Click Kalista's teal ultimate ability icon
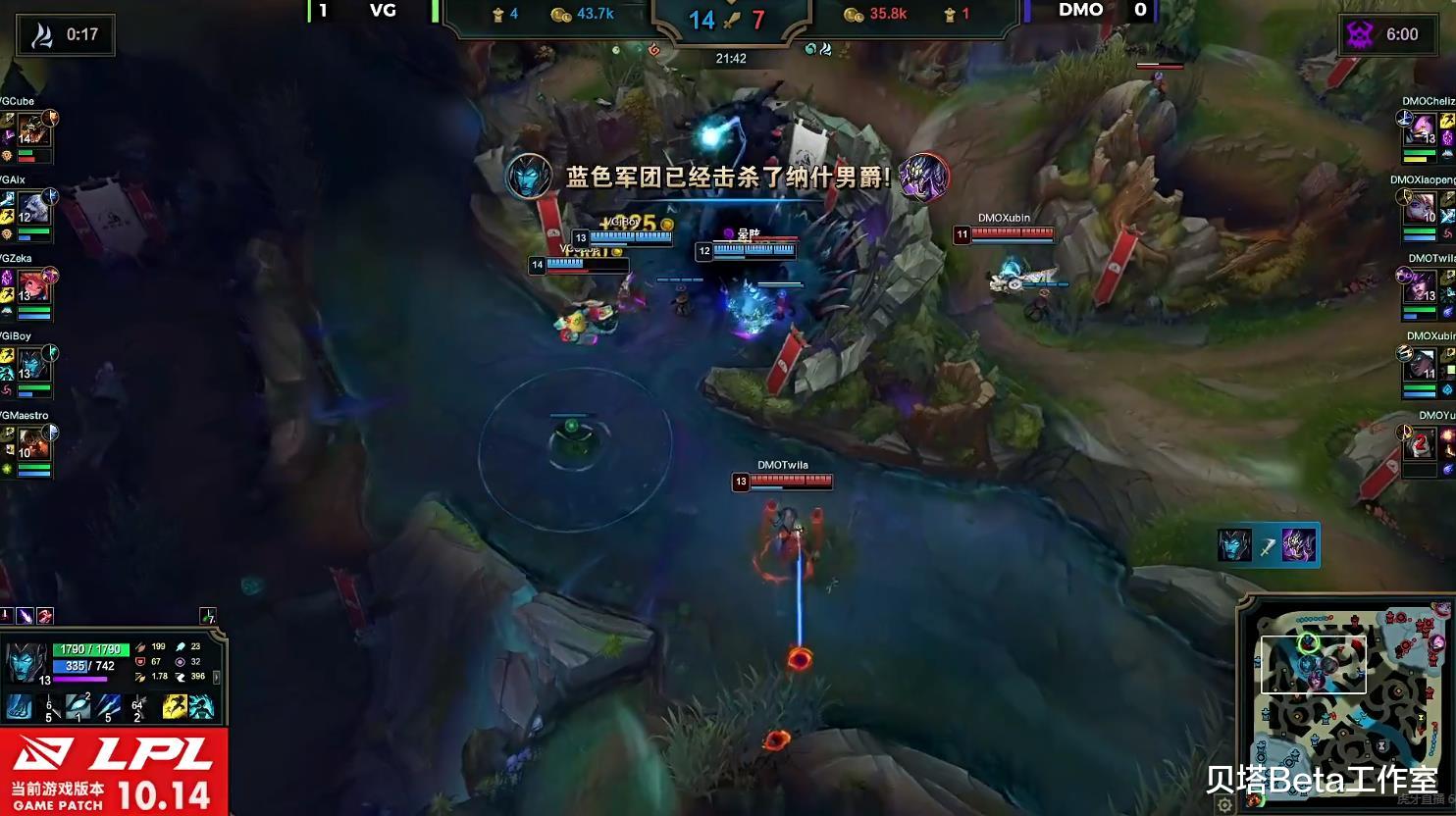Viewport: 1456px width, 816px height. click(x=202, y=708)
